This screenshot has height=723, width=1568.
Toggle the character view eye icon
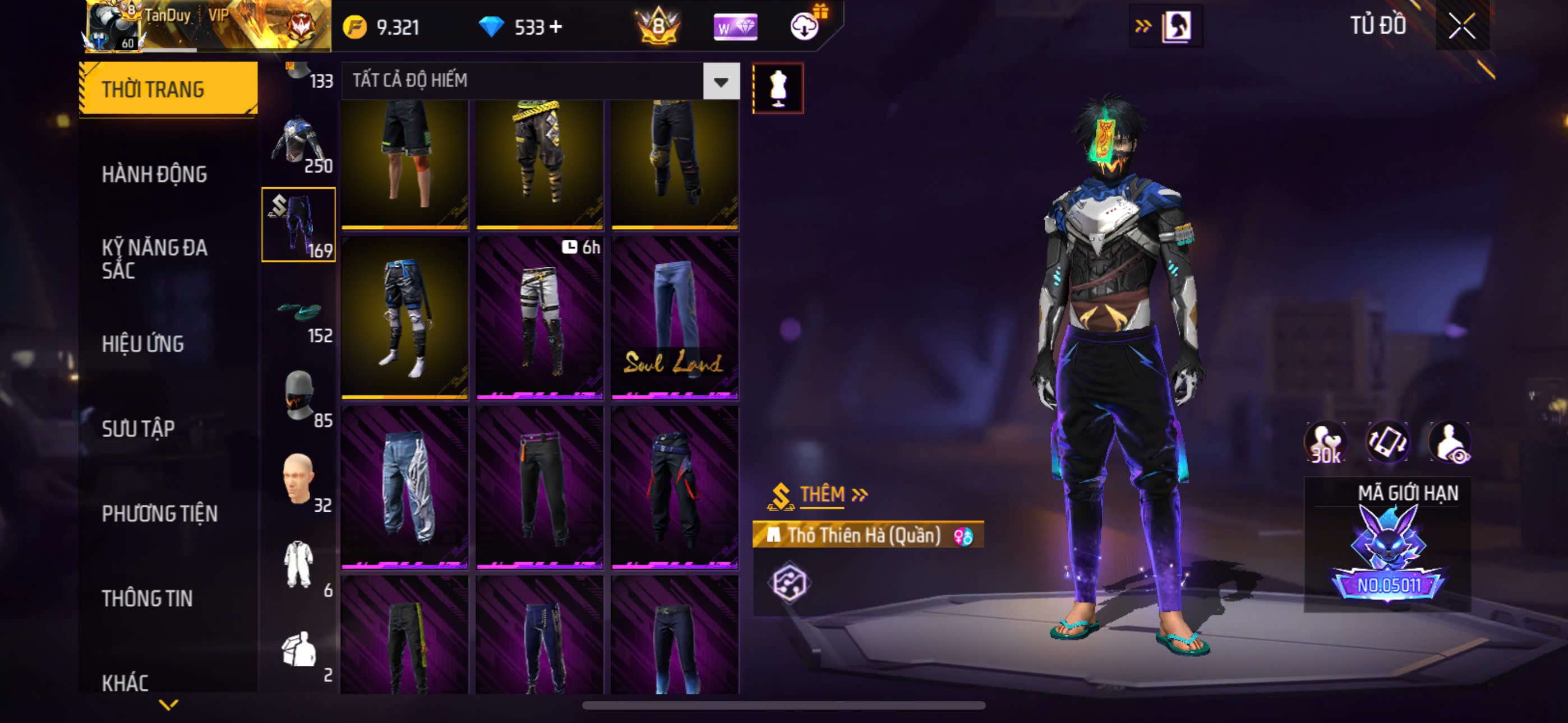pyautogui.click(x=1451, y=443)
